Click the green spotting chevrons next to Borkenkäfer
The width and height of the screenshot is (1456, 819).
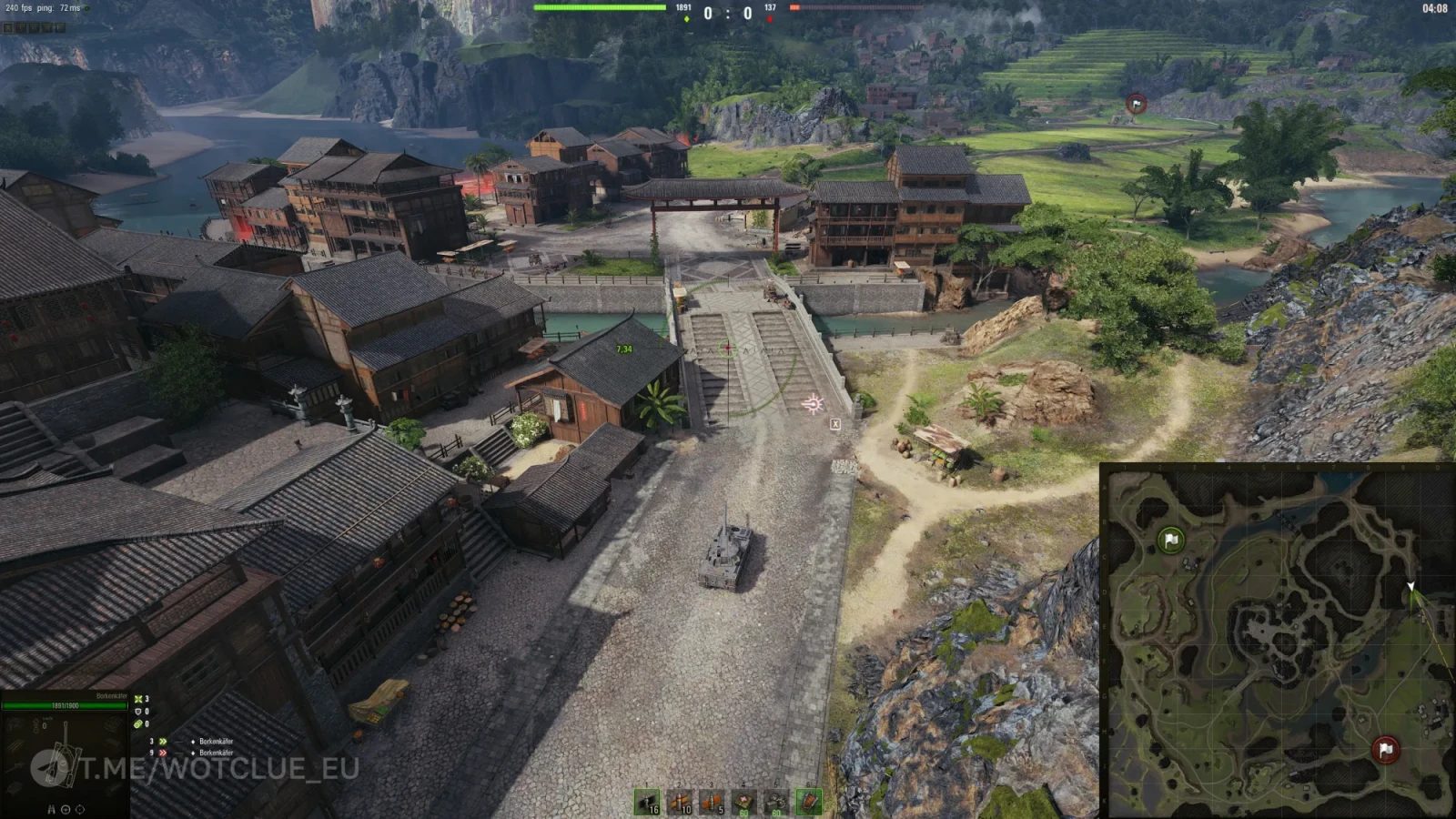(x=163, y=741)
